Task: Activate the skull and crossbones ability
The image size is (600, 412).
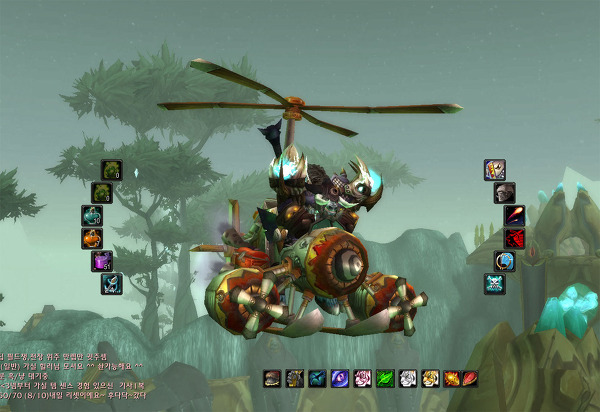Action: (495, 284)
